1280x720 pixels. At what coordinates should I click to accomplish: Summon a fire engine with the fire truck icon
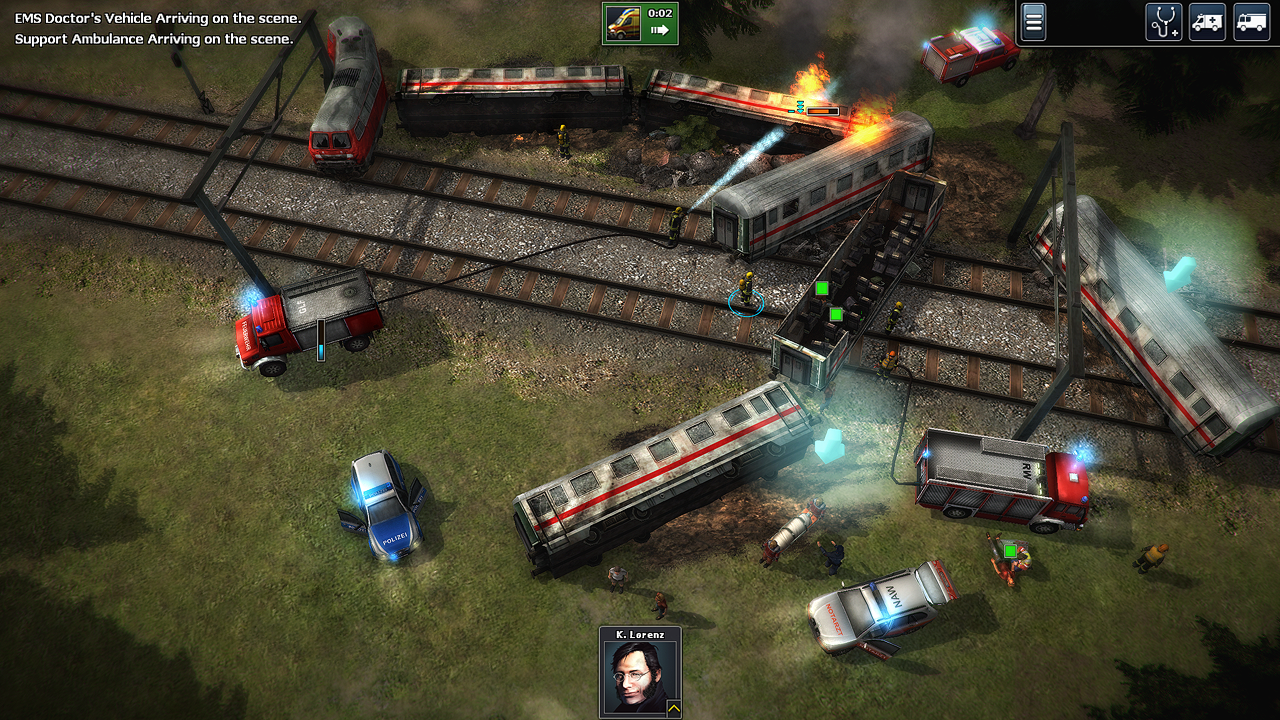click(x=1251, y=21)
